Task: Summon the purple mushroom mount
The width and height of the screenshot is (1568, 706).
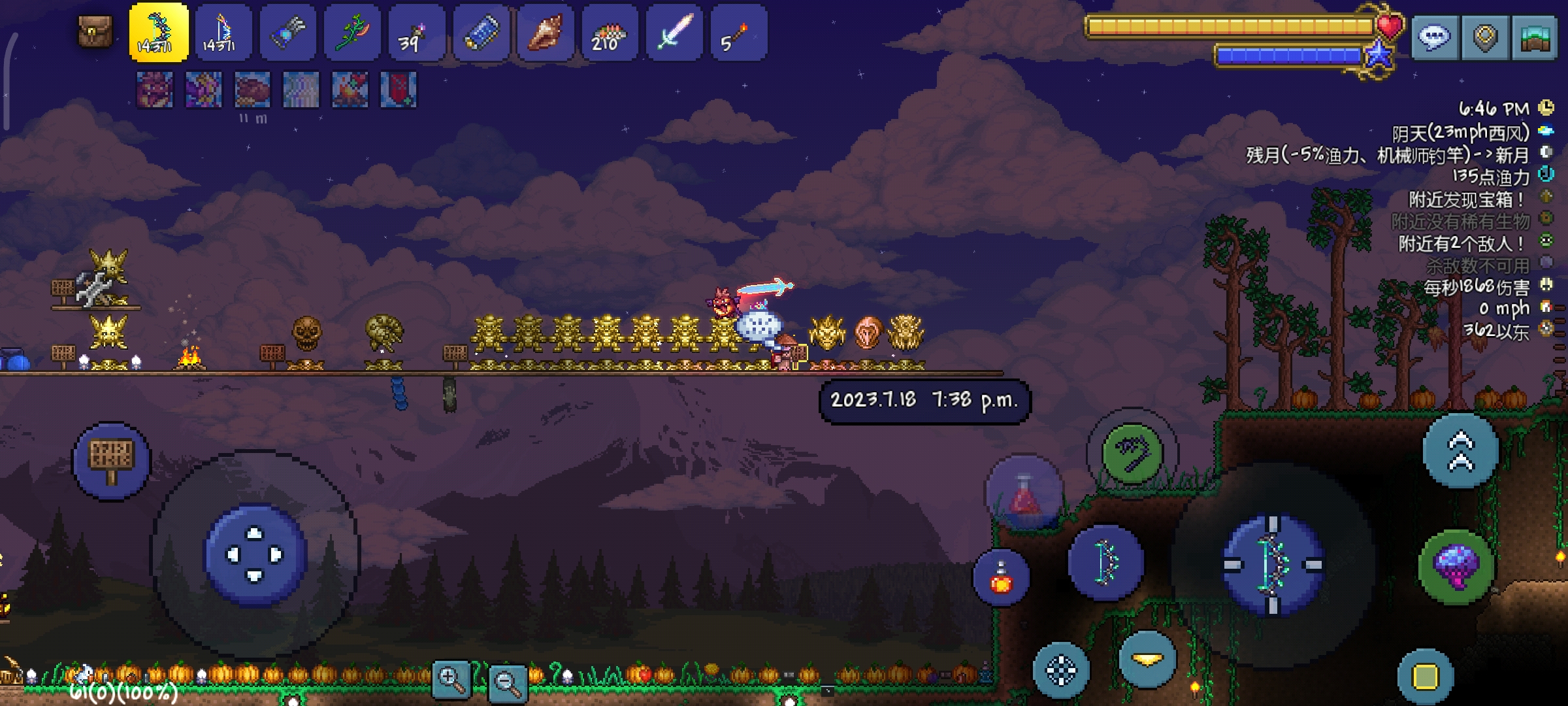Action: point(1456,566)
